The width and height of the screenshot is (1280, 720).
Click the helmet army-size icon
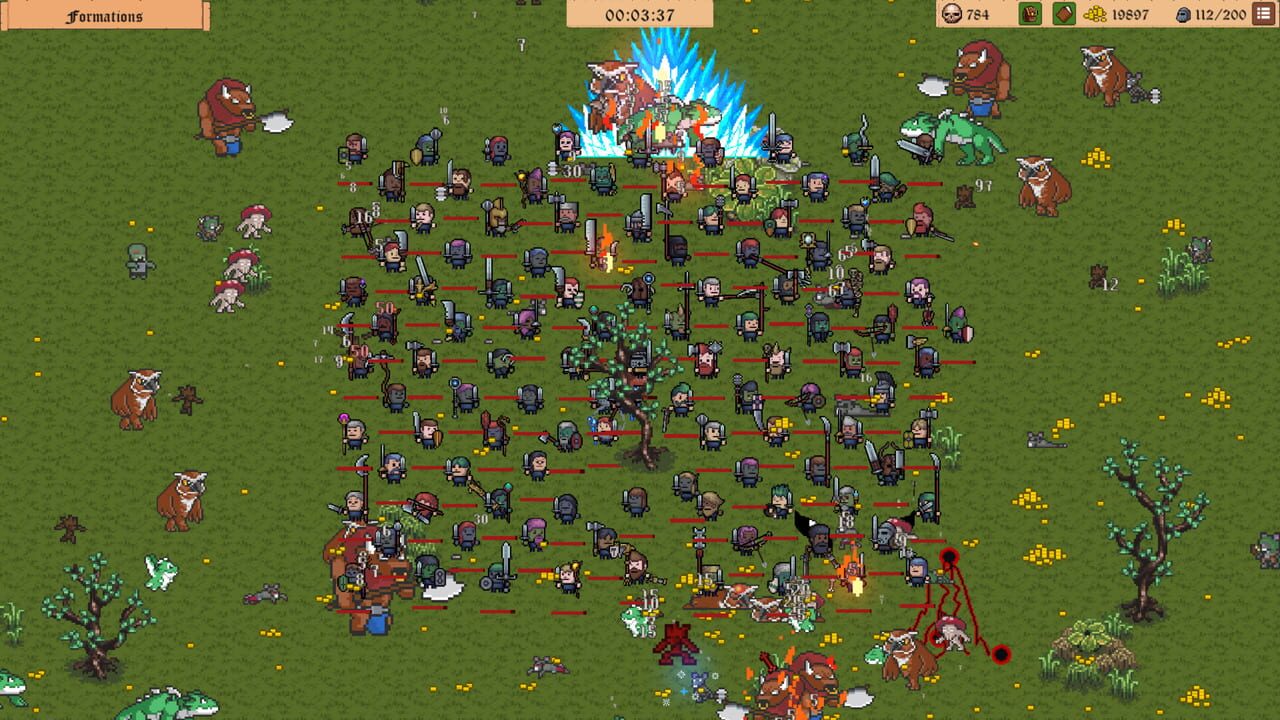click(x=1183, y=14)
